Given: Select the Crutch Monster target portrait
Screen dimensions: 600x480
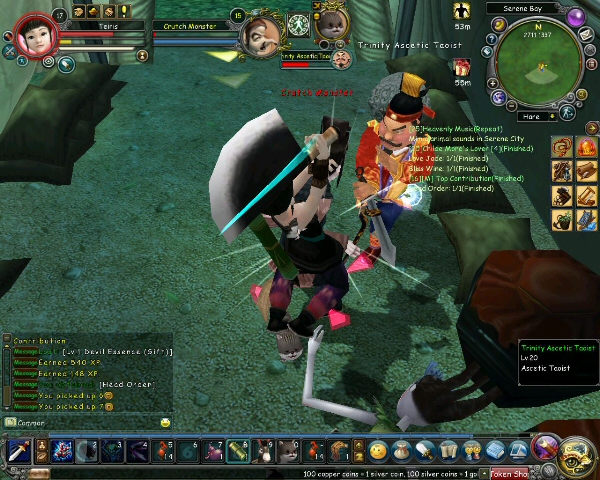Looking at the screenshot, I should pos(261,37).
